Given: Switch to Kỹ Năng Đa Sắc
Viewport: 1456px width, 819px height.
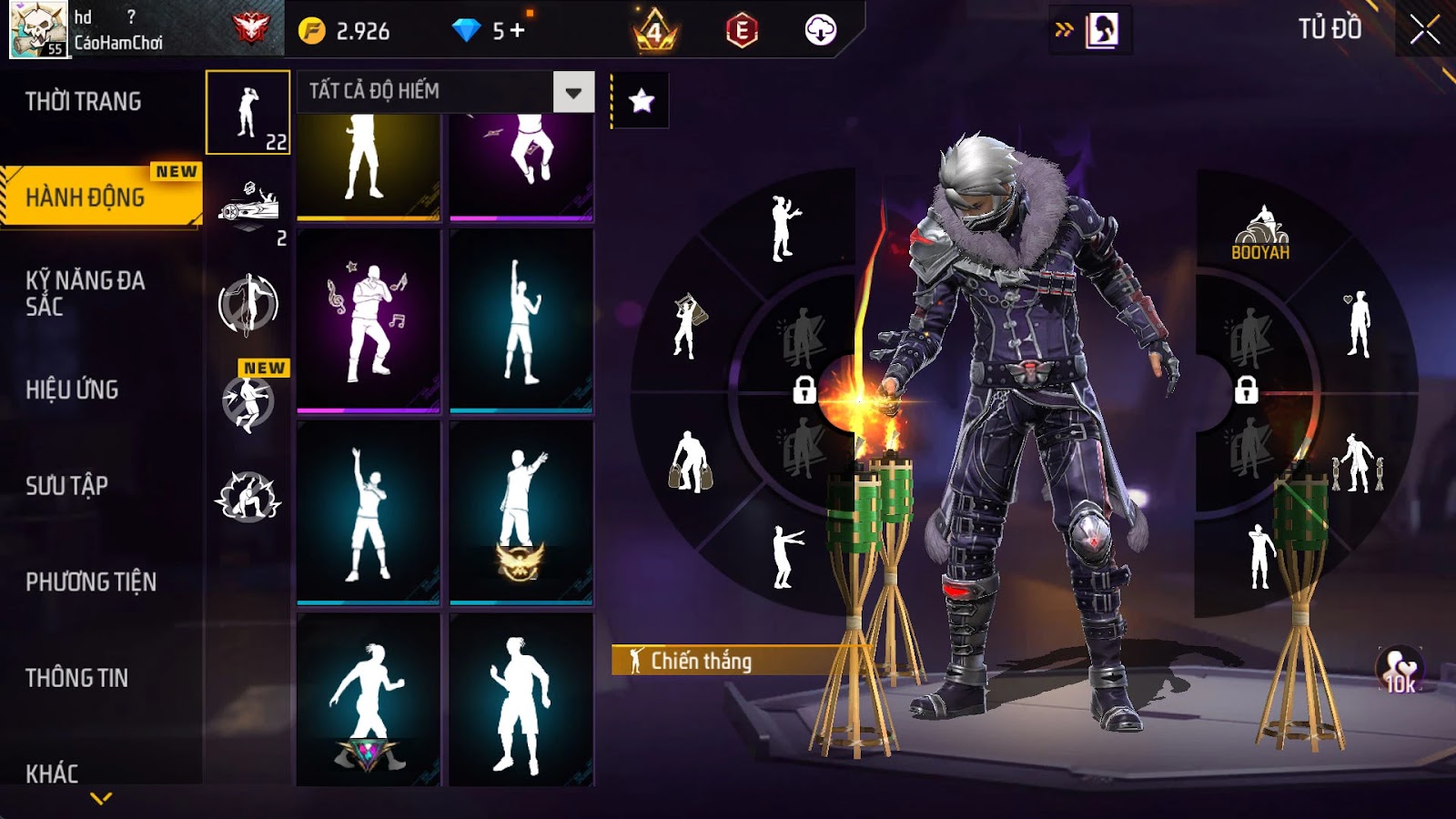Looking at the screenshot, I should pyautogui.click(x=86, y=293).
